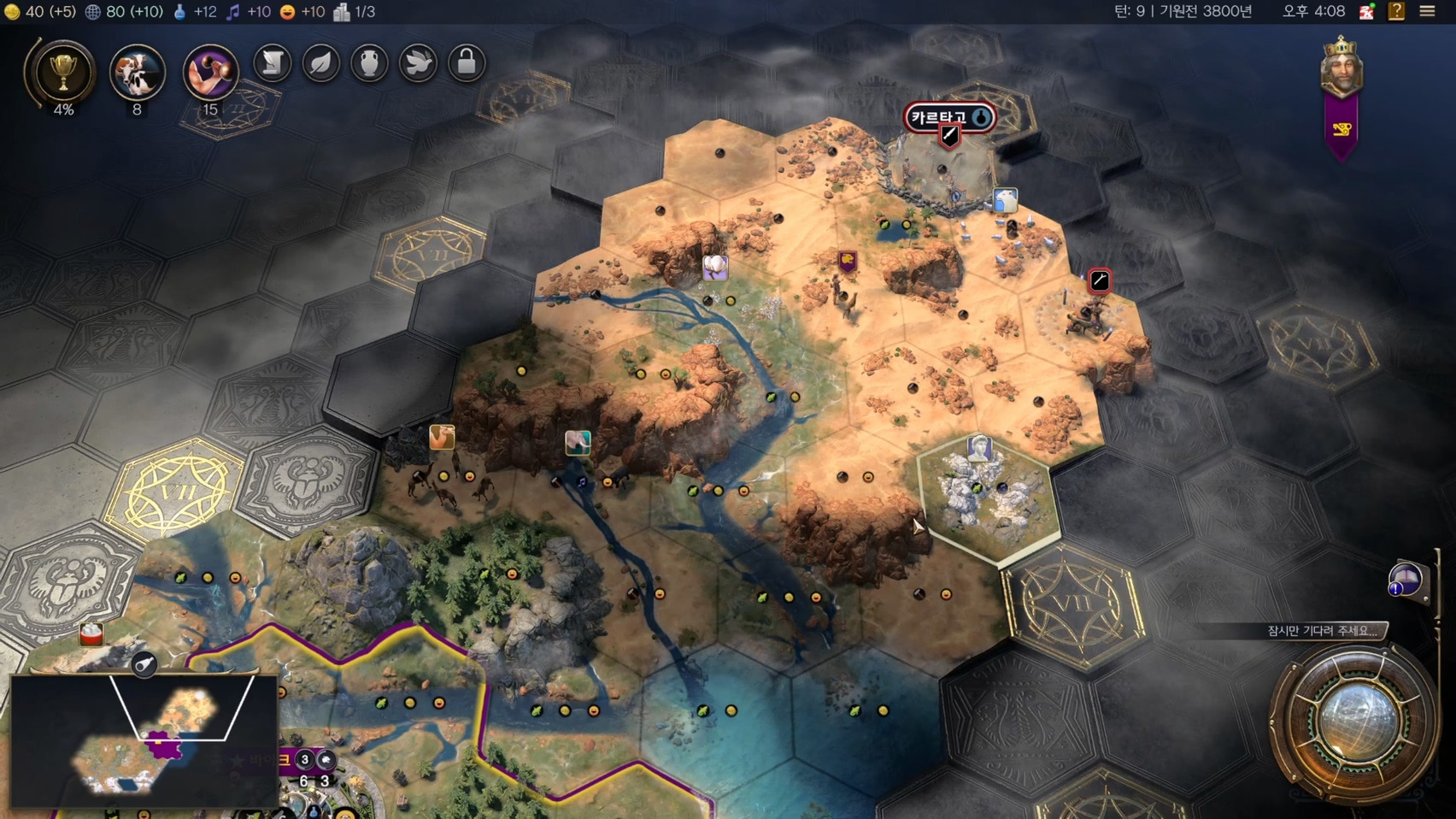1456x819 pixels.
Task: Open the notification icon above the globe
Action: click(1405, 580)
